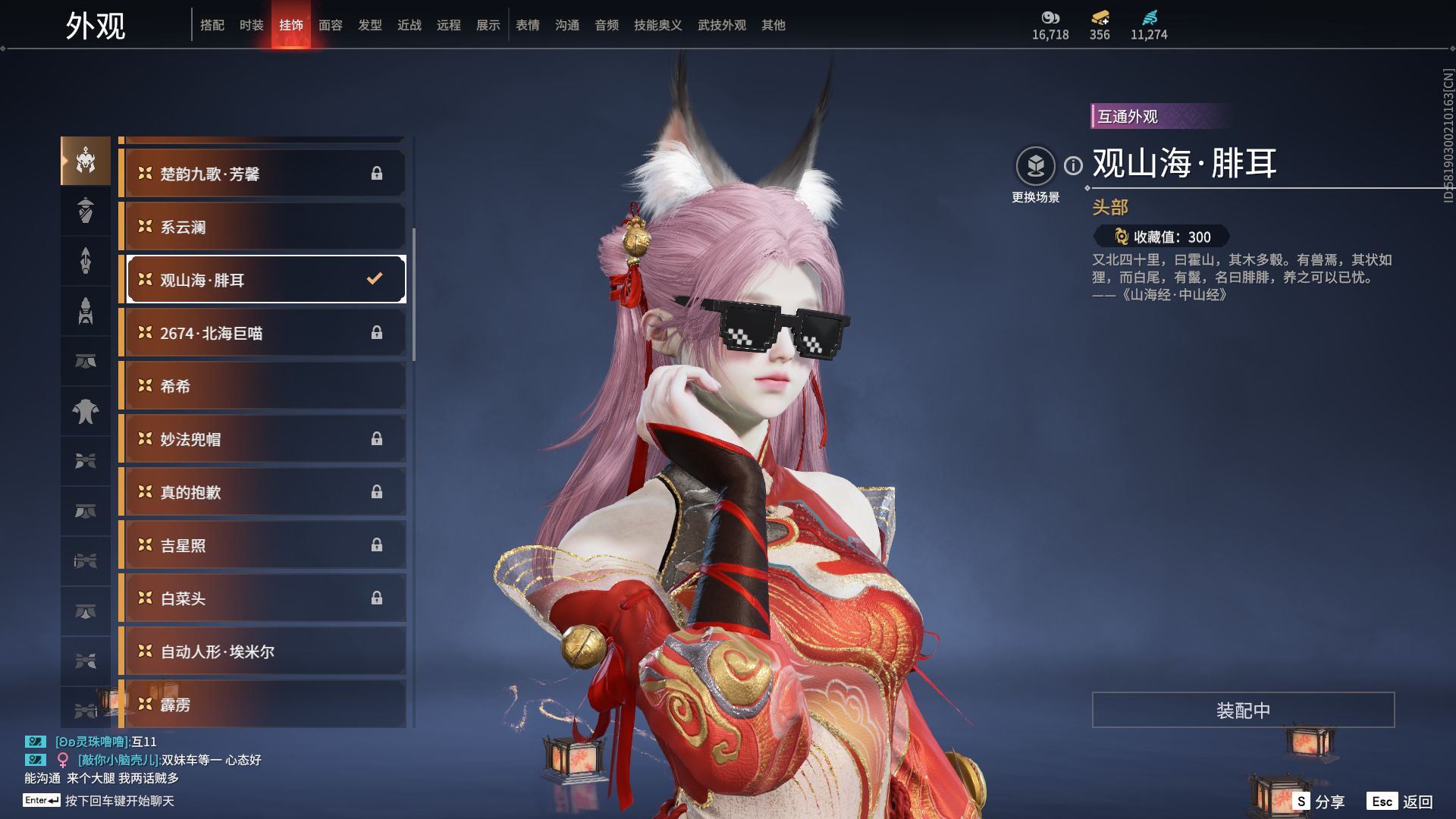Viewport: 1456px width, 819px height.
Task: Share the appearance with 分享
Action: click(x=1319, y=802)
